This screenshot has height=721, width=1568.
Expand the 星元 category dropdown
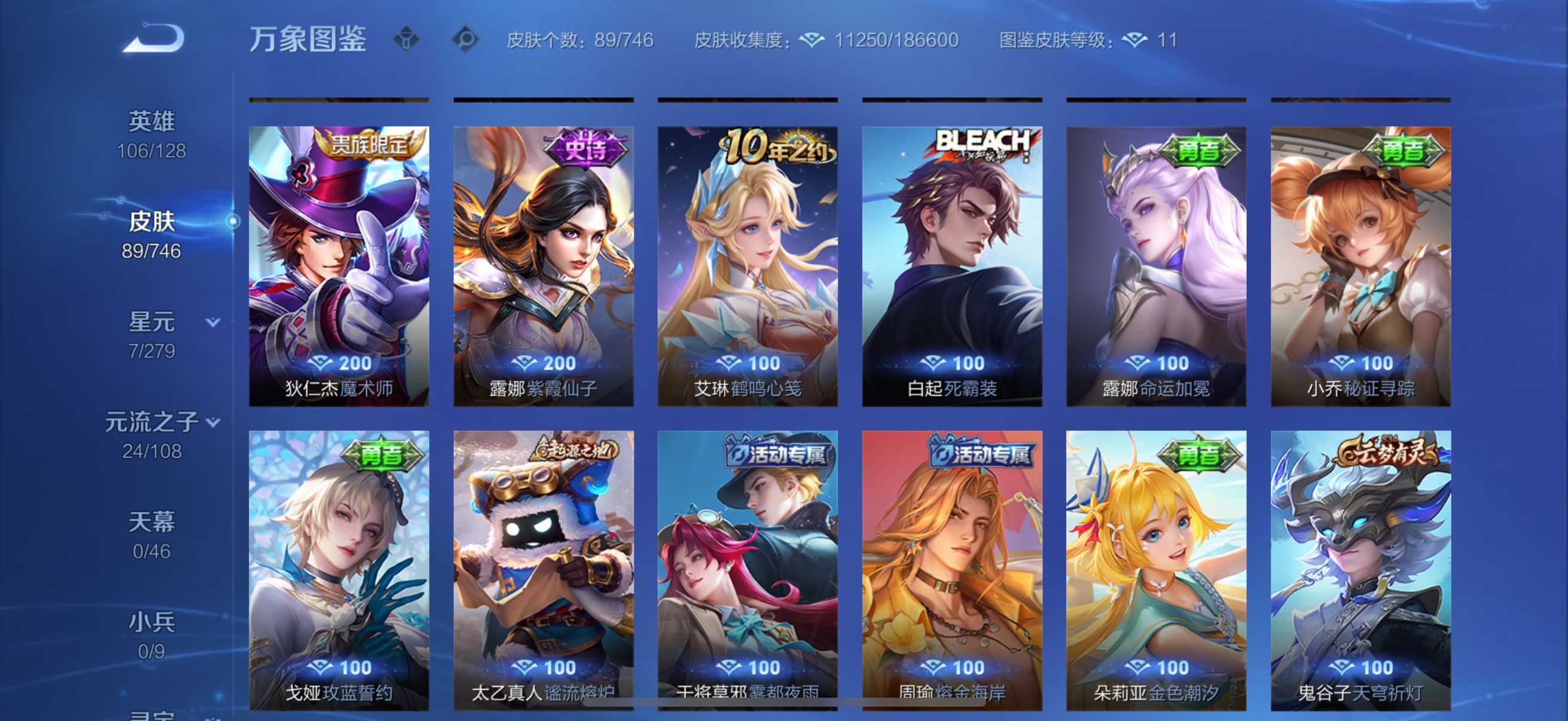(213, 323)
